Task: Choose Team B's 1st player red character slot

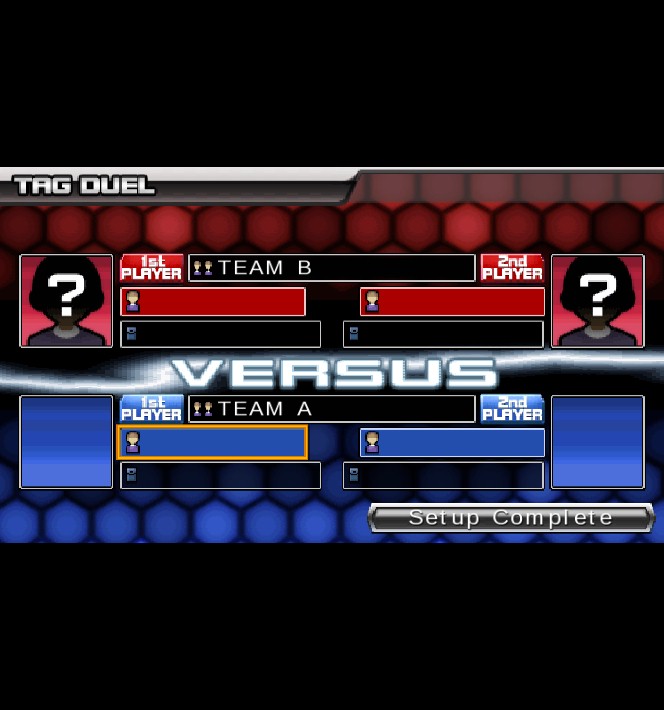Action: (213, 302)
